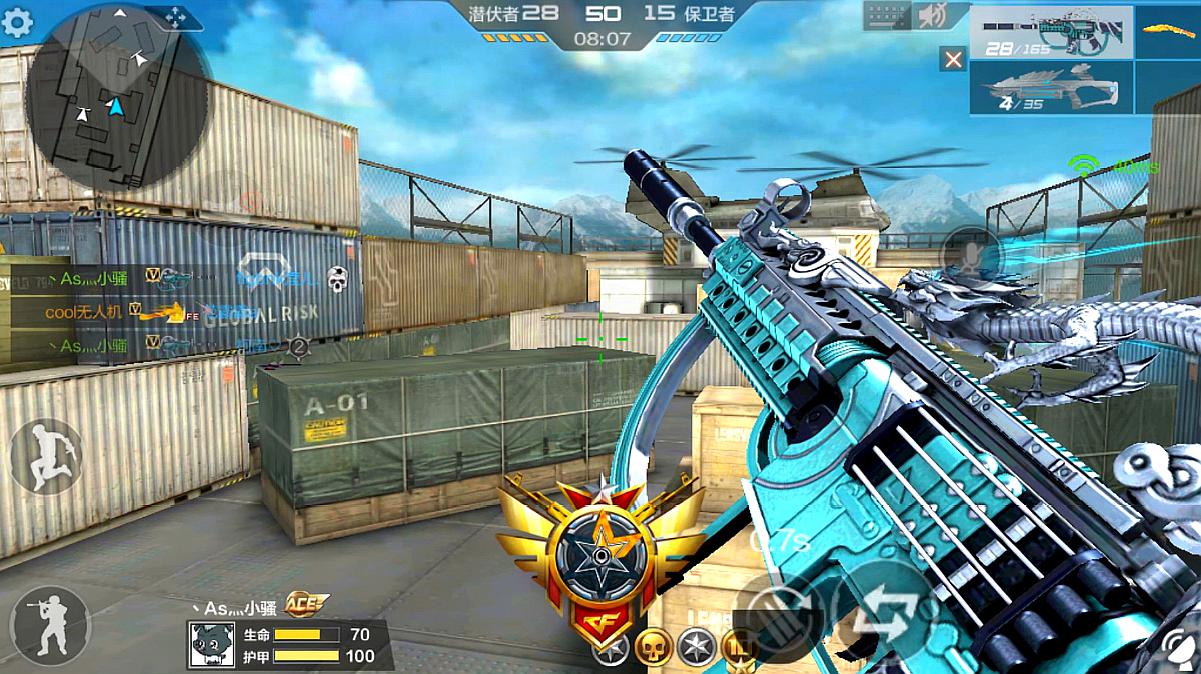The image size is (1201, 674).
Task: Equip the golden melee weapon slot
Action: click(1168, 32)
